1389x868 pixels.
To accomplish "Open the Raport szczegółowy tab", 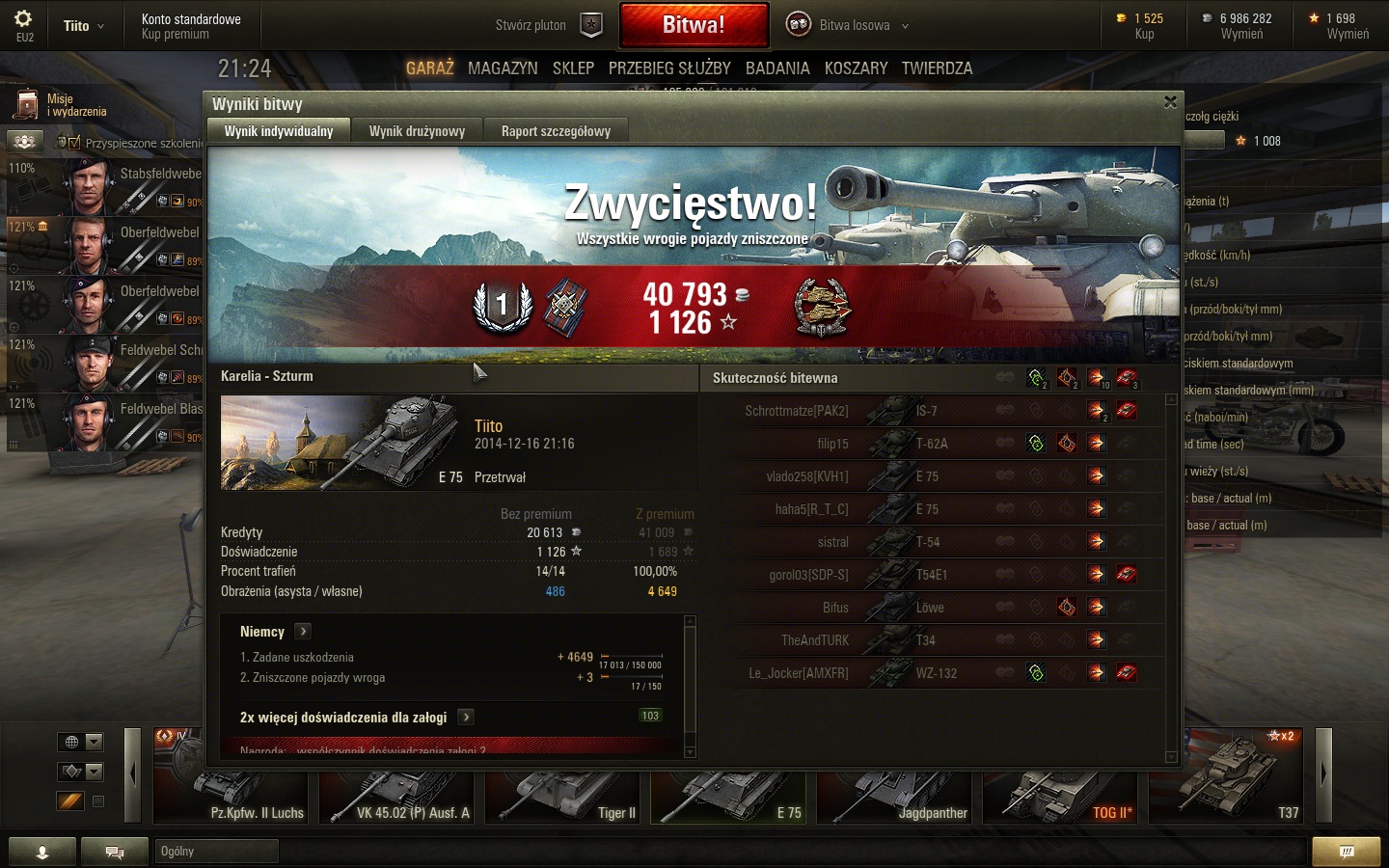I will (556, 131).
